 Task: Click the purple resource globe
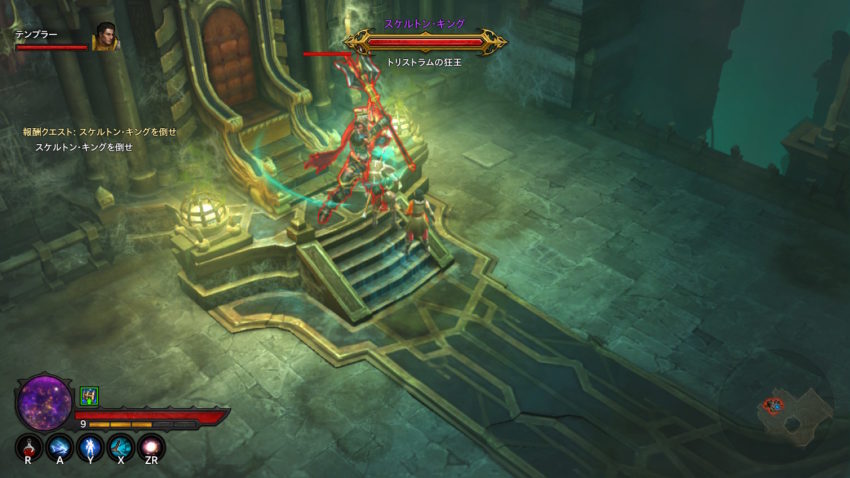pyautogui.click(x=45, y=401)
